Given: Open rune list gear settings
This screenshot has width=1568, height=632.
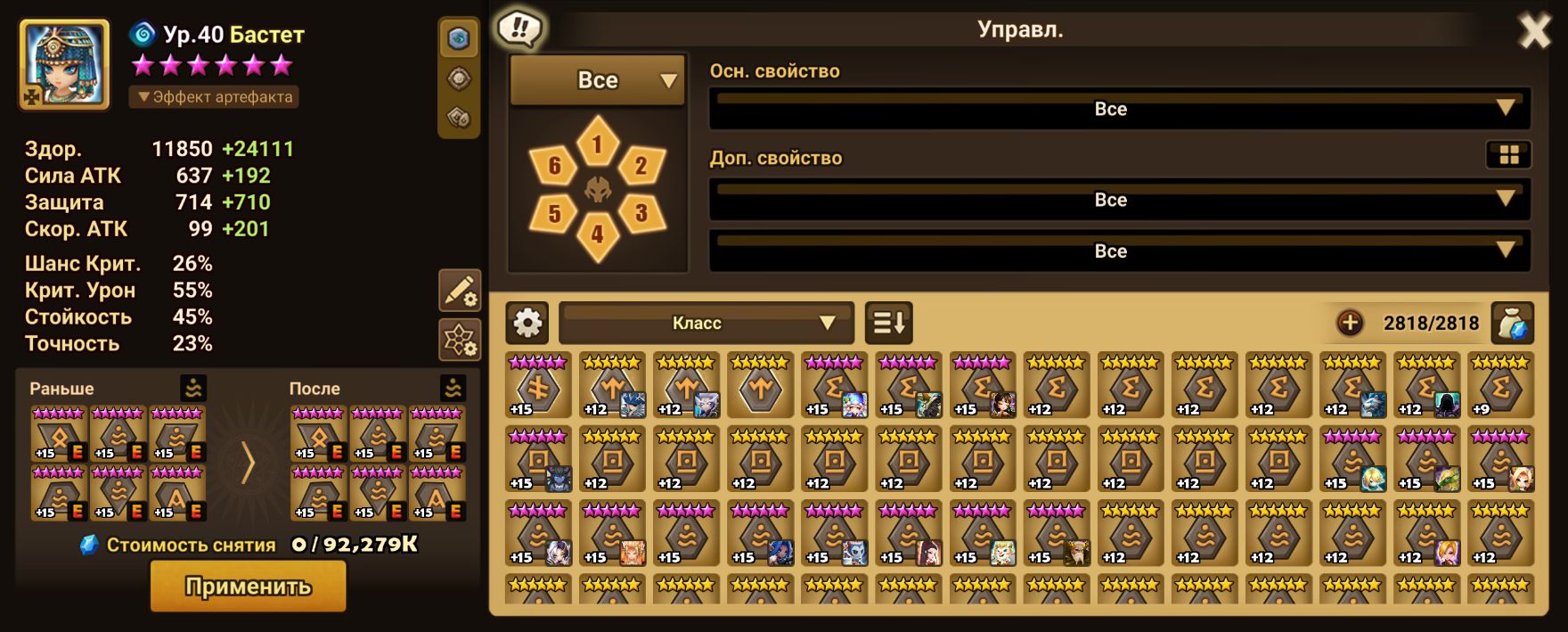Looking at the screenshot, I should [527, 323].
